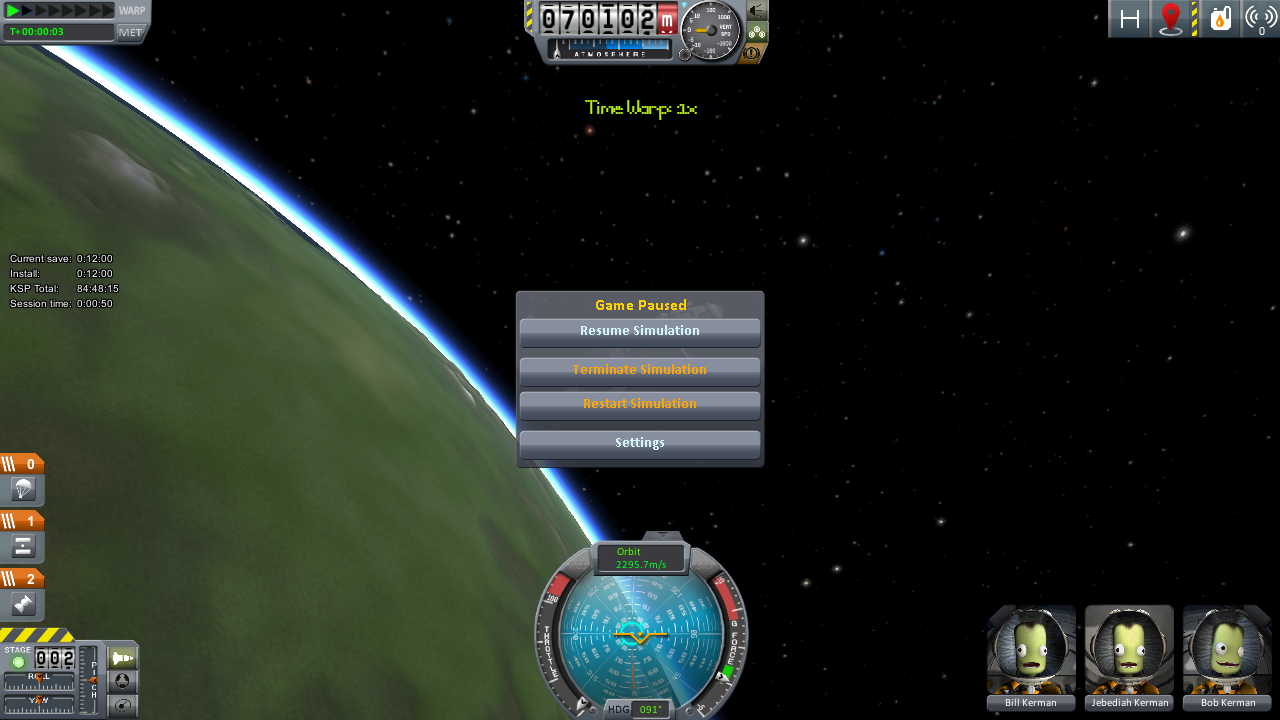1280x720 pixels.
Task: Switch to docking mode button
Action: [x=122, y=682]
